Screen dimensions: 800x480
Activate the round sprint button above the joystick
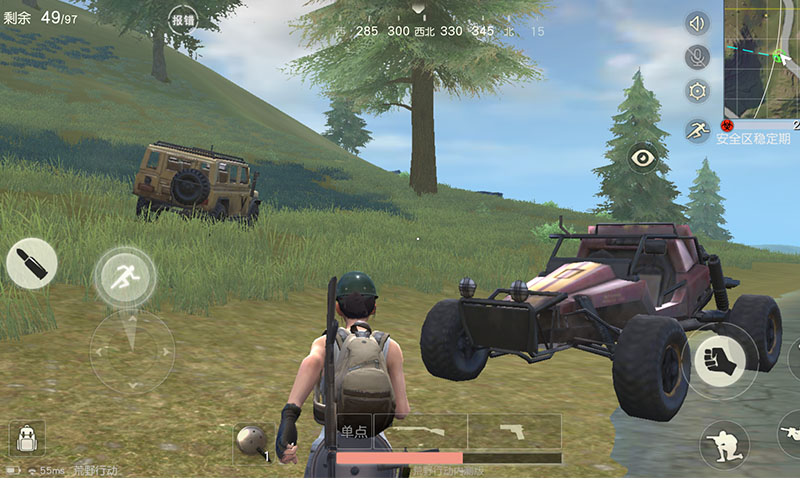coord(125,276)
